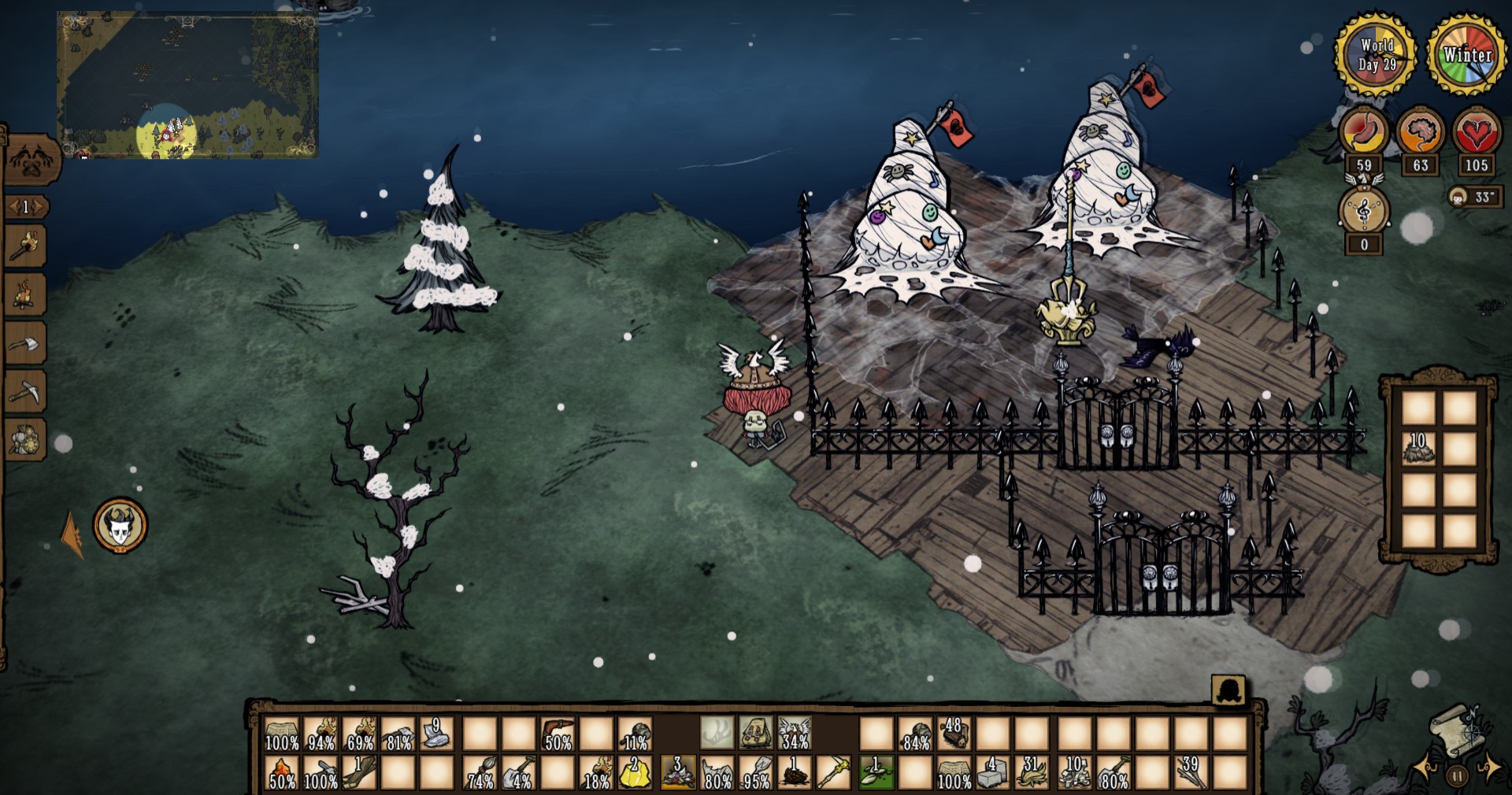Rotate camera with the right arrow

click(x=1490, y=767)
